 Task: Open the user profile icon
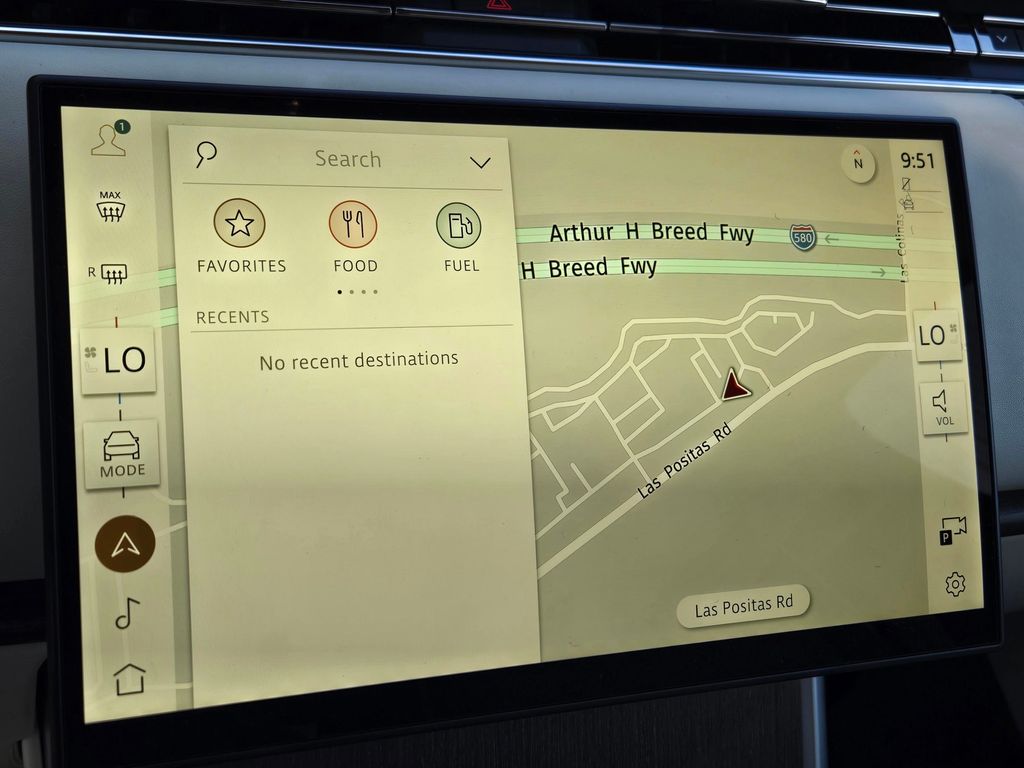pos(109,139)
